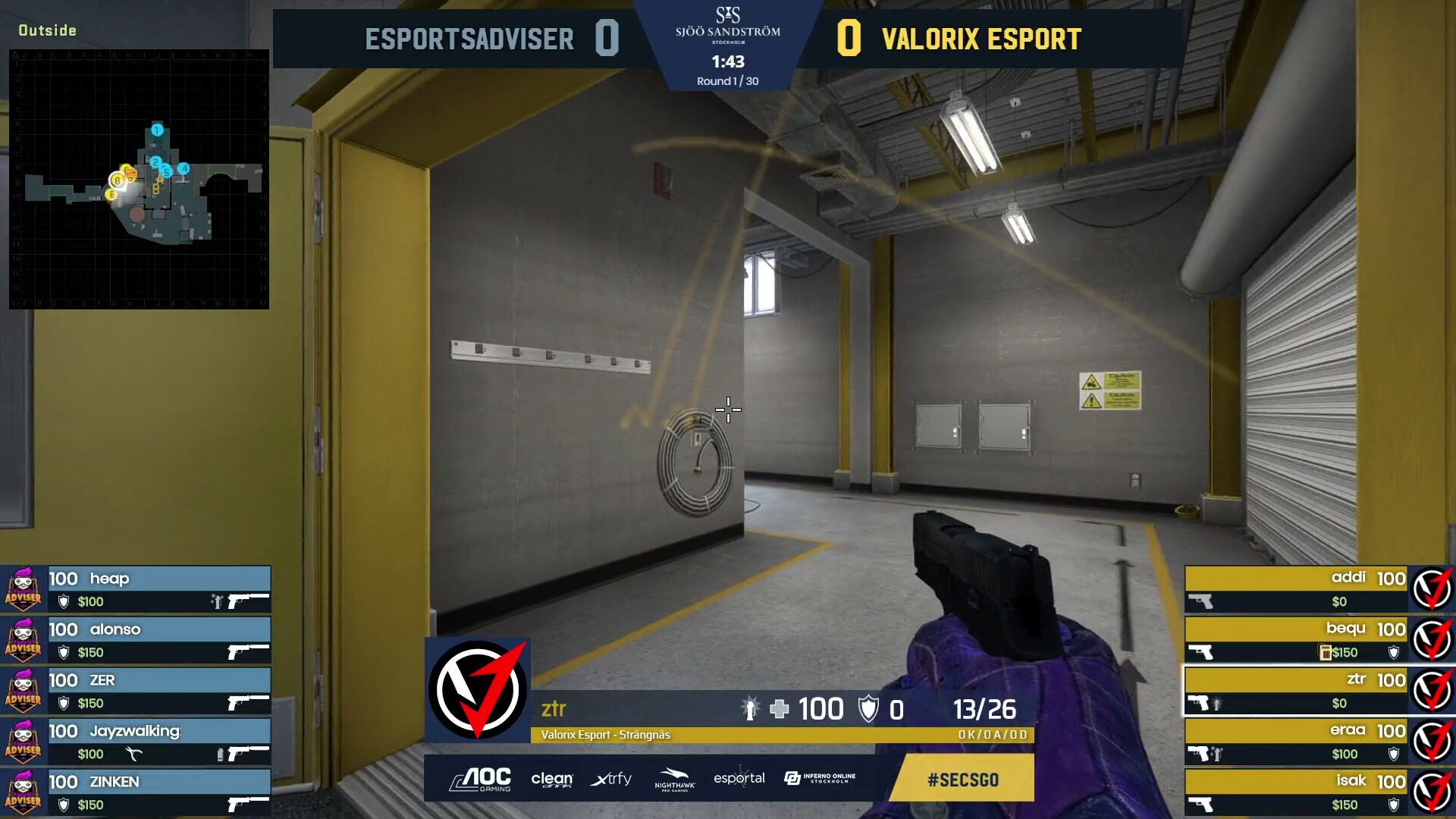Select the VALORIX ESPORT team name tab
The width and height of the screenshot is (1456, 819).
pos(982,39)
